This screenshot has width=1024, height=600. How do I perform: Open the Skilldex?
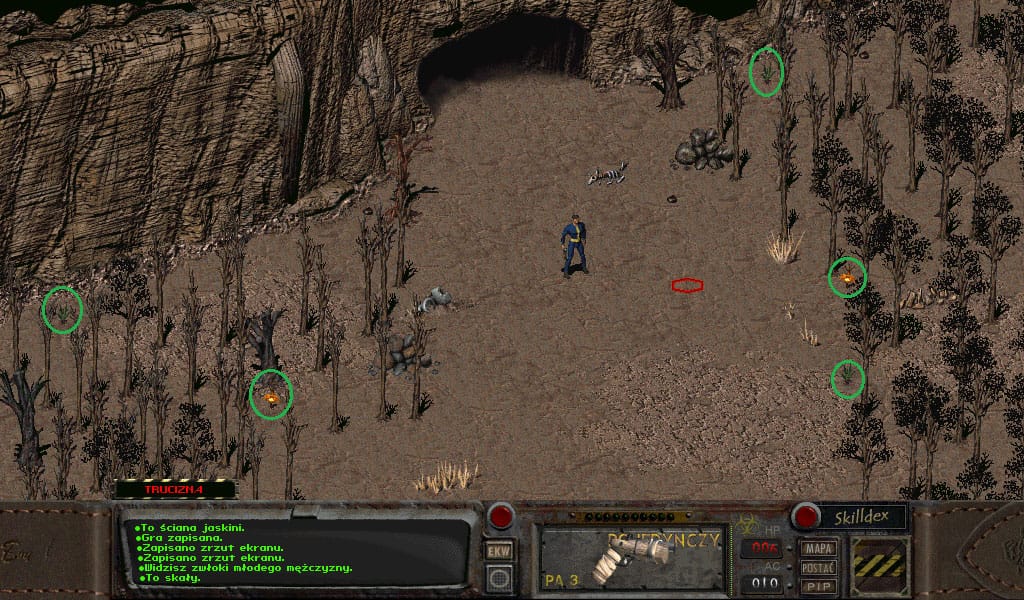(x=862, y=517)
